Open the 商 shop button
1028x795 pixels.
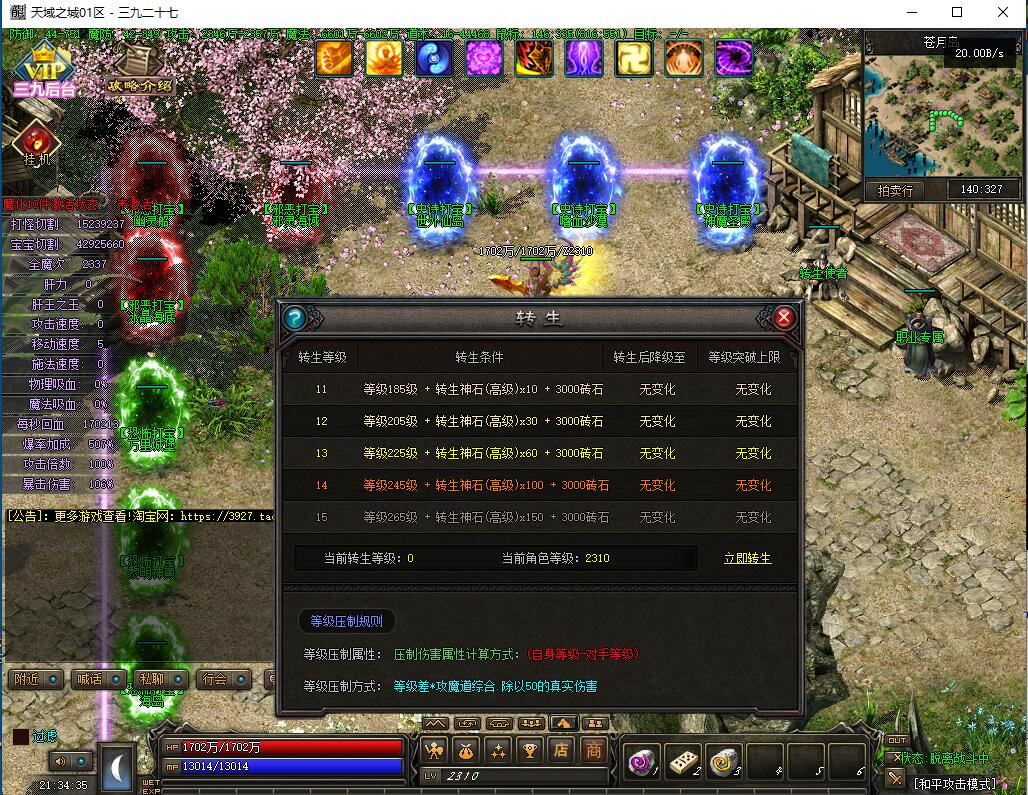(x=594, y=750)
